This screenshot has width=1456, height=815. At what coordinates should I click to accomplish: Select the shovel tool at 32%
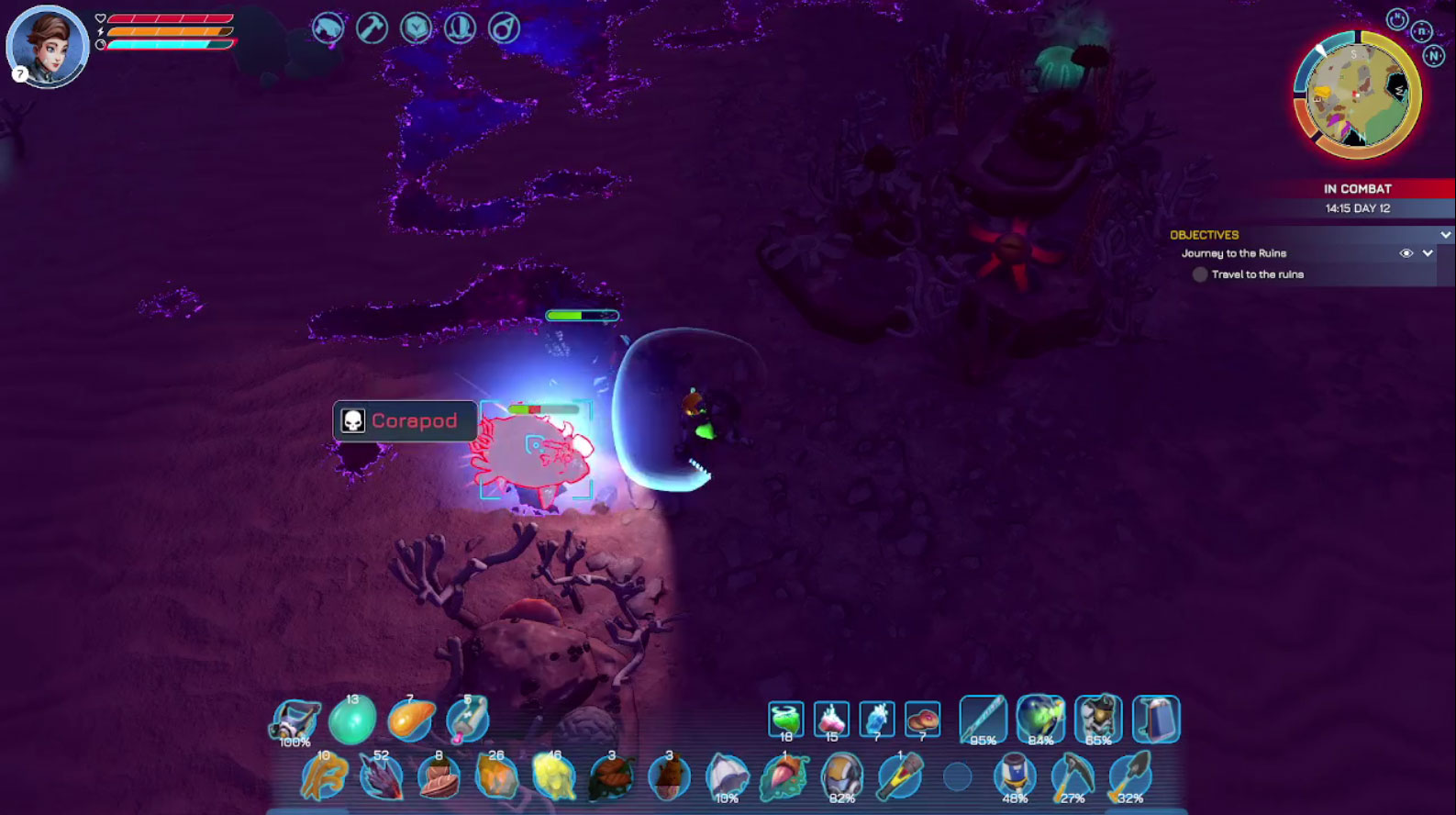(1129, 776)
